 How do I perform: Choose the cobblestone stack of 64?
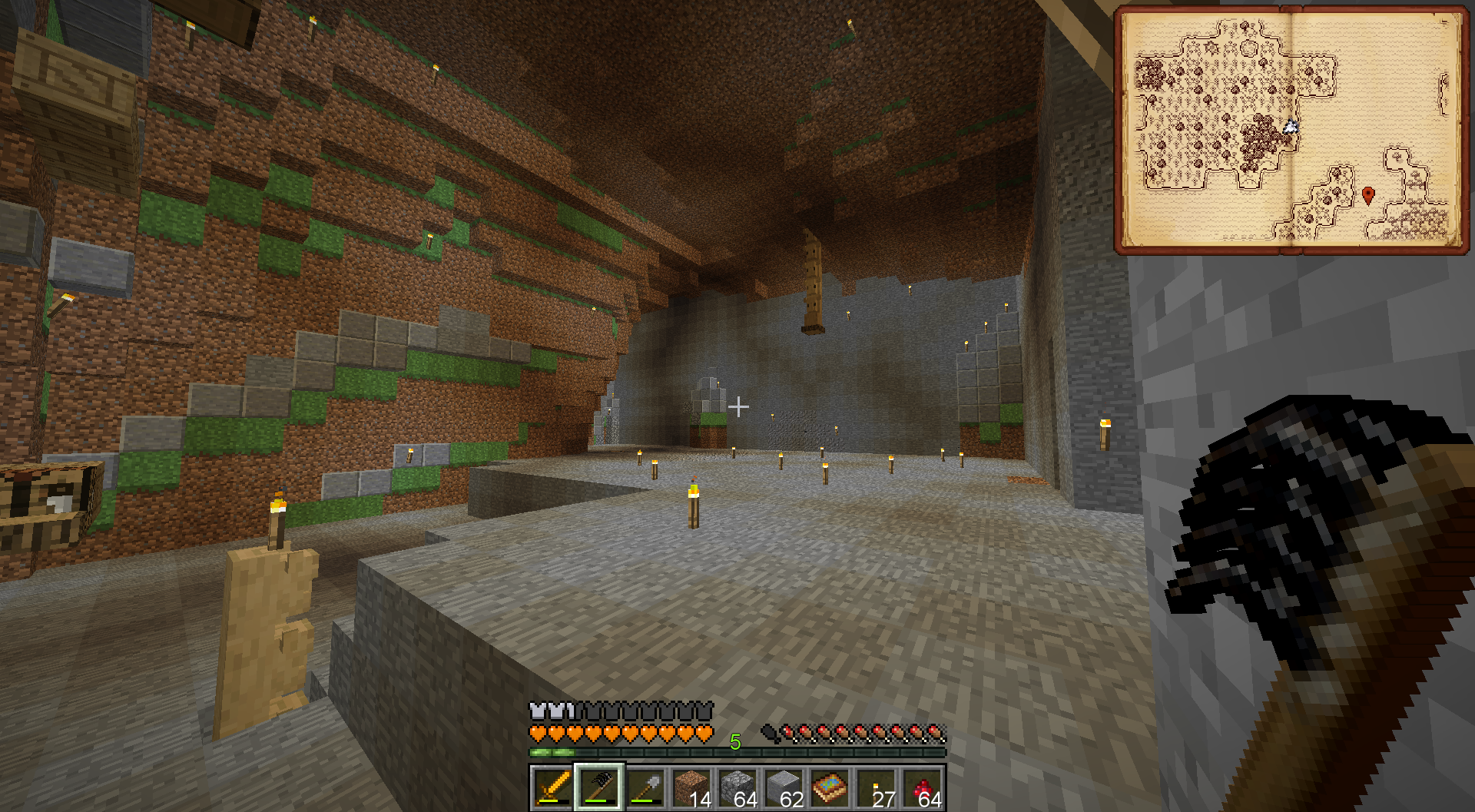click(x=737, y=787)
